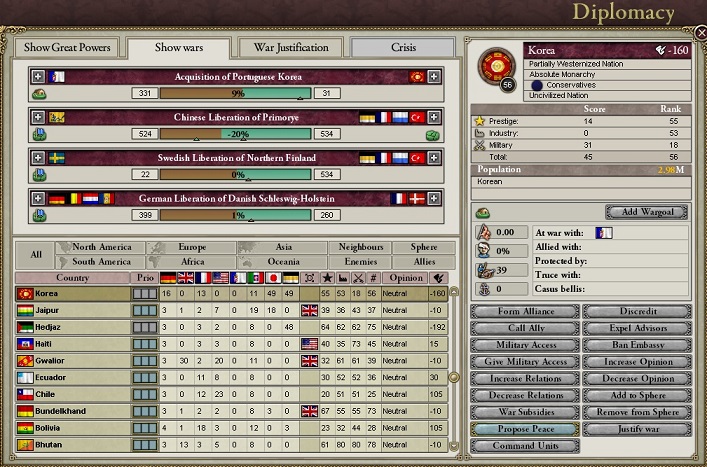The width and height of the screenshot is (707, 467).
Task: Click the Add Wargoal button
Action: pos(646,212)
